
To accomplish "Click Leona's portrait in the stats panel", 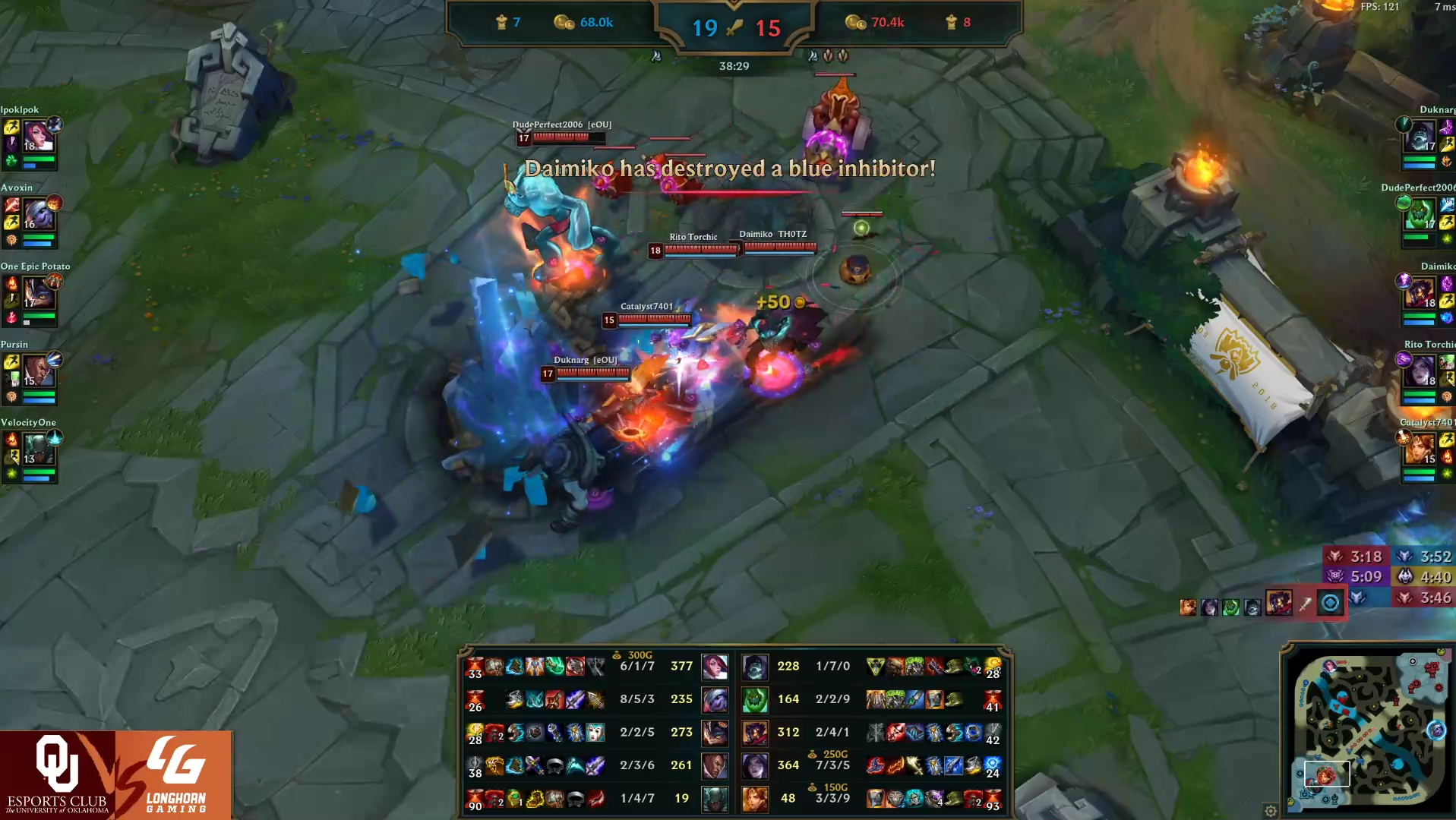I will tap(755, 797).
